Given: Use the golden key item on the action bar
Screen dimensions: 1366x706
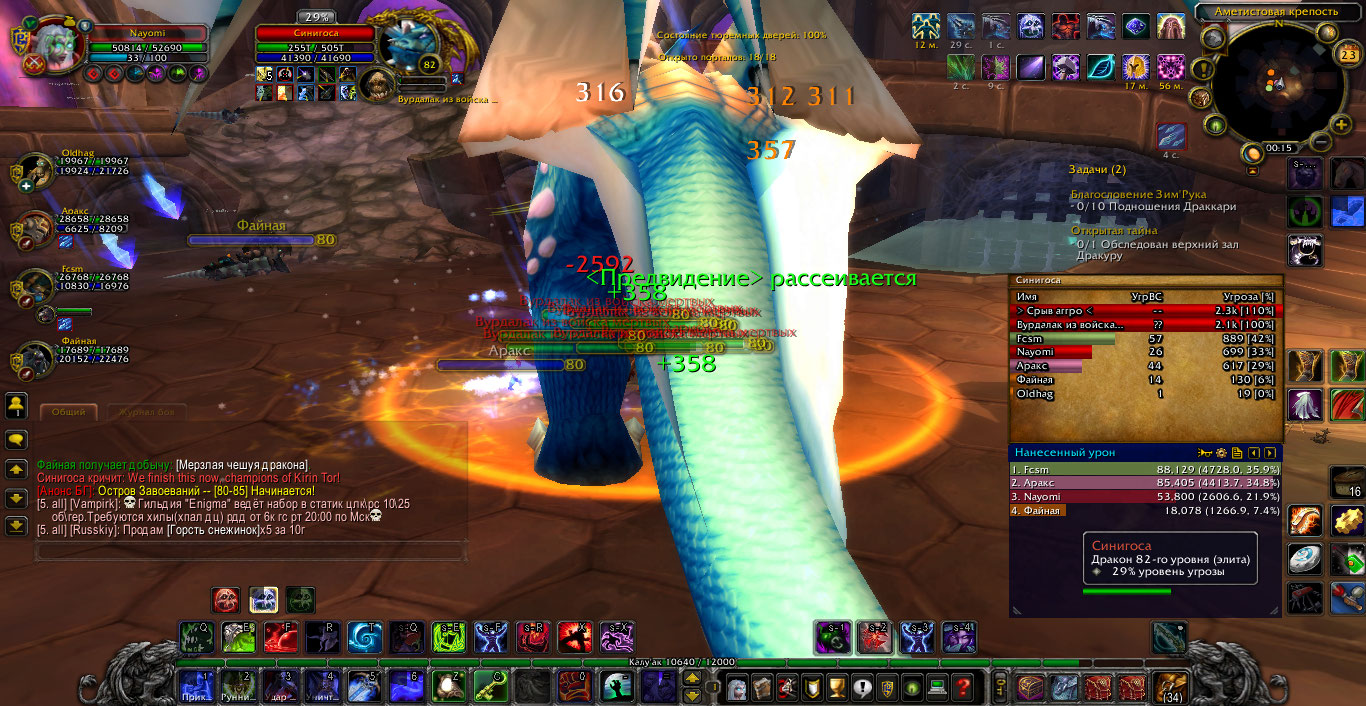Looking at the screenshot, I should [489, 686].
